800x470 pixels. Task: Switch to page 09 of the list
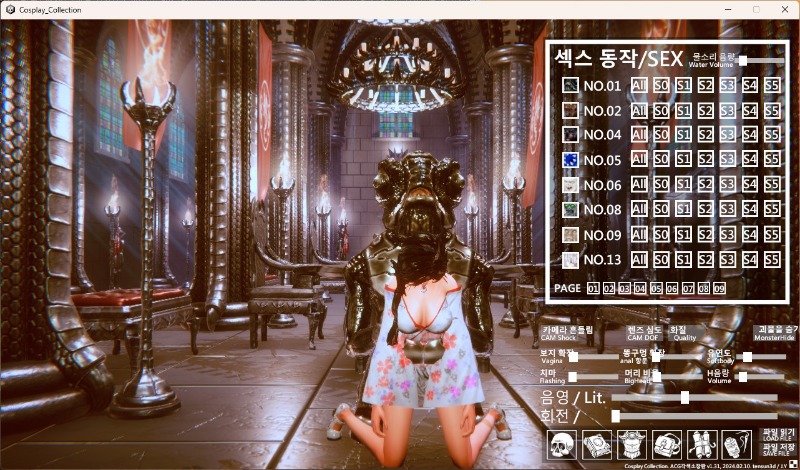(x=719, y=289)
